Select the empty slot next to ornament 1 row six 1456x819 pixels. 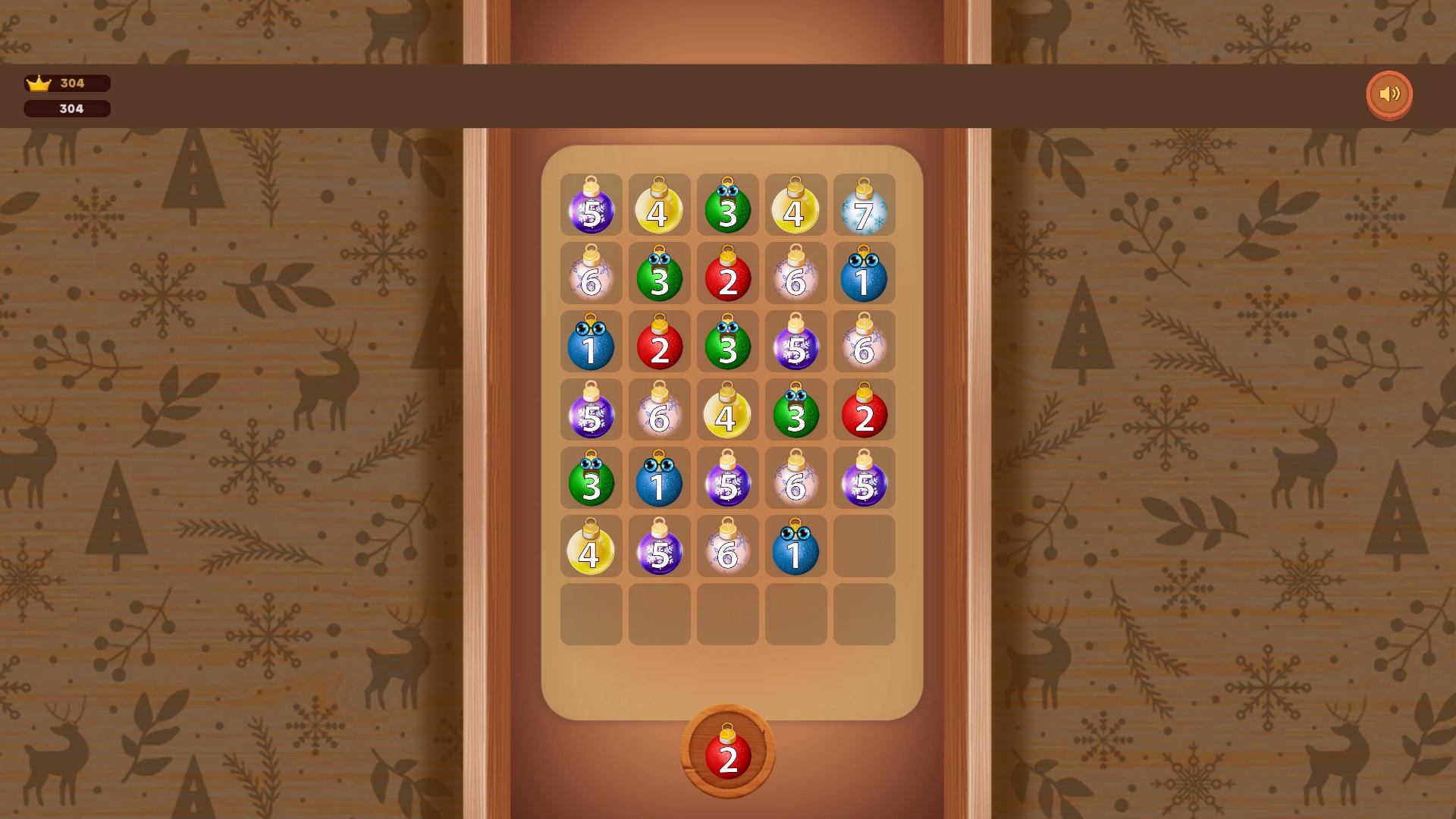tap(864, 546)
